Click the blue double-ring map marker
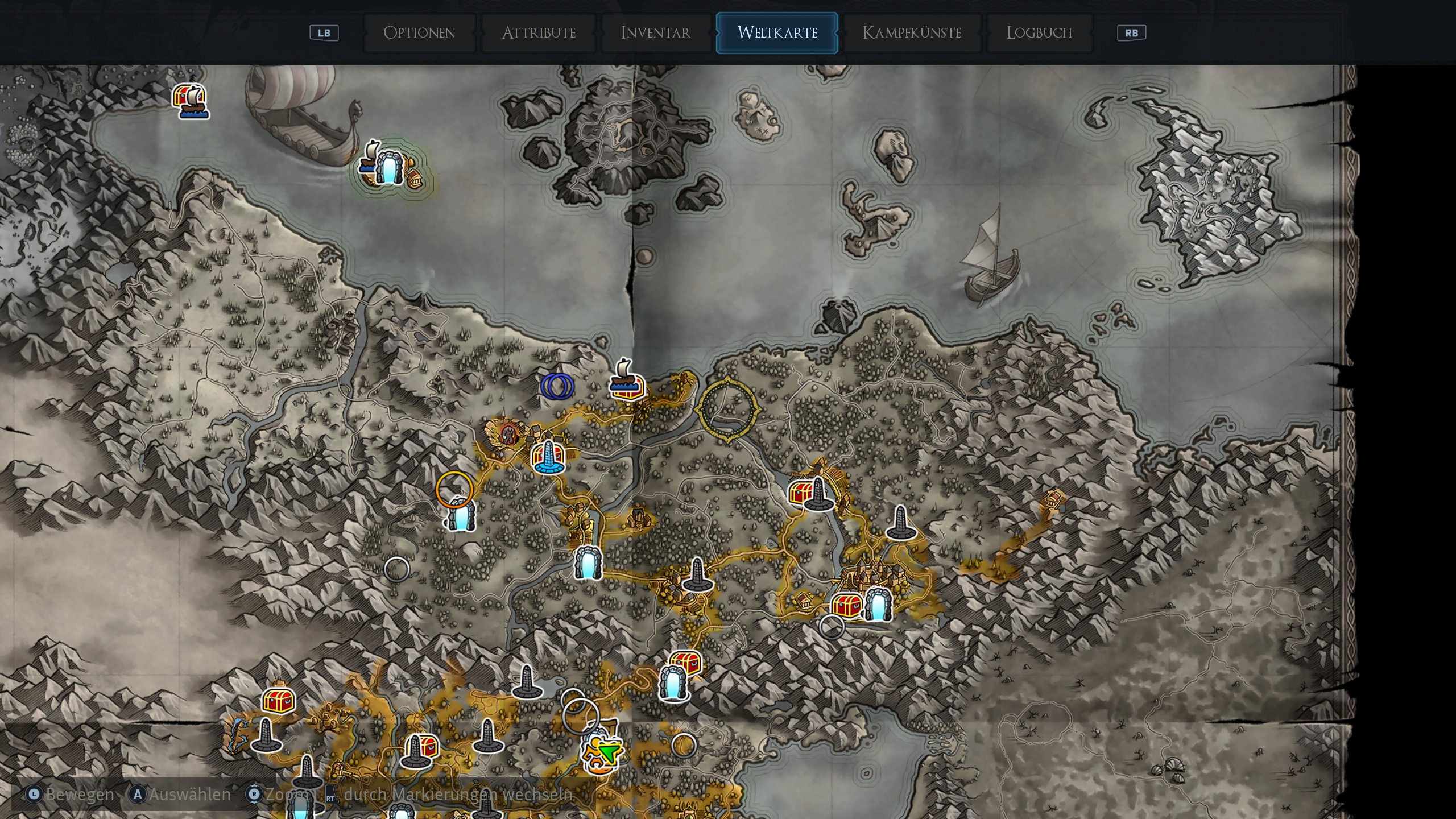1456x819 pixels. pos(557,386)
